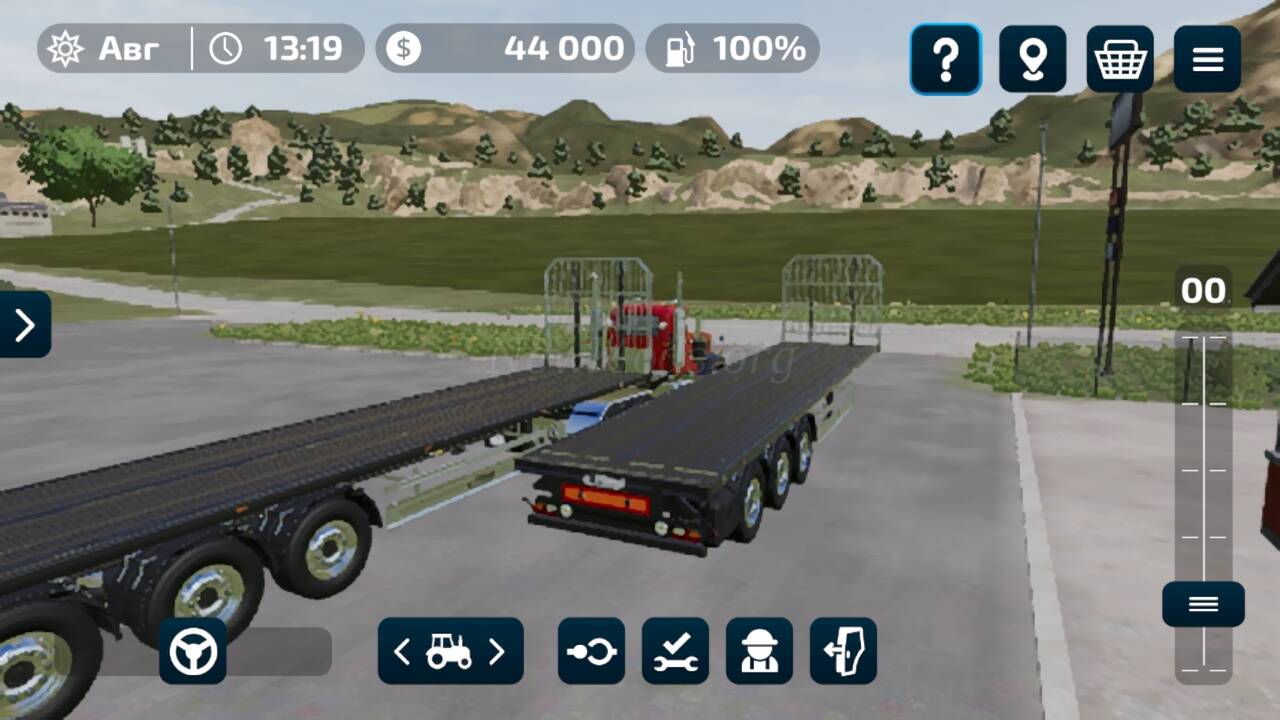Open the map with the location pin icon
This screenshot has height=720, width=1280.
(x=1032, y=60)
